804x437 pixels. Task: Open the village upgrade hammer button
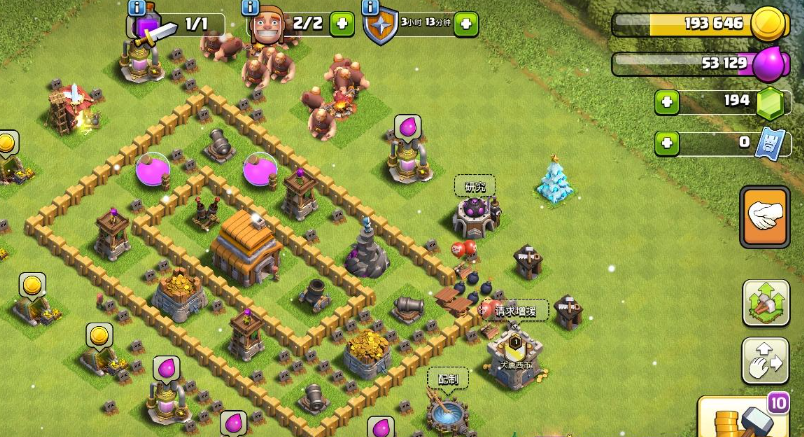pos(765,302)
